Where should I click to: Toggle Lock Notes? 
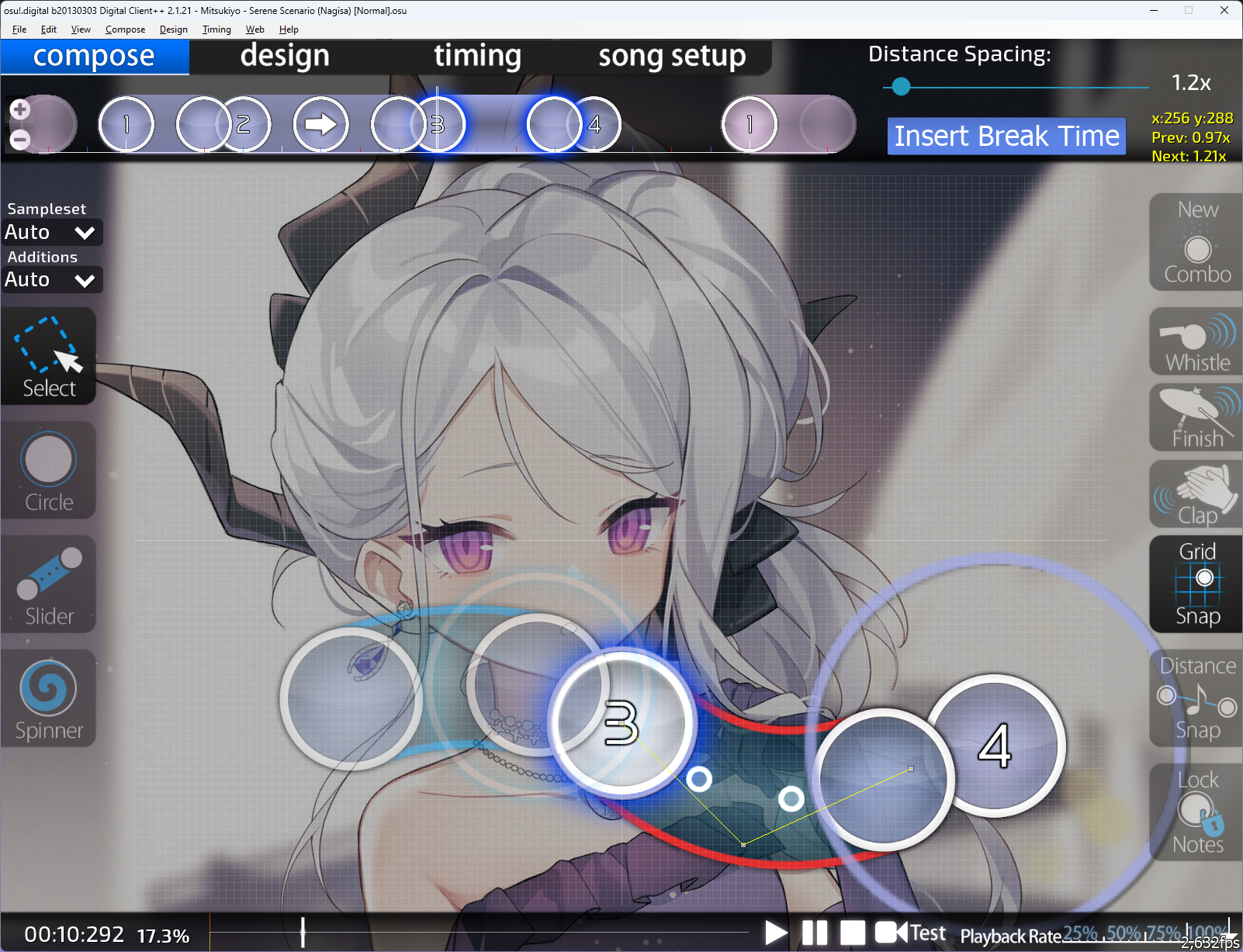pos(1196,812)
